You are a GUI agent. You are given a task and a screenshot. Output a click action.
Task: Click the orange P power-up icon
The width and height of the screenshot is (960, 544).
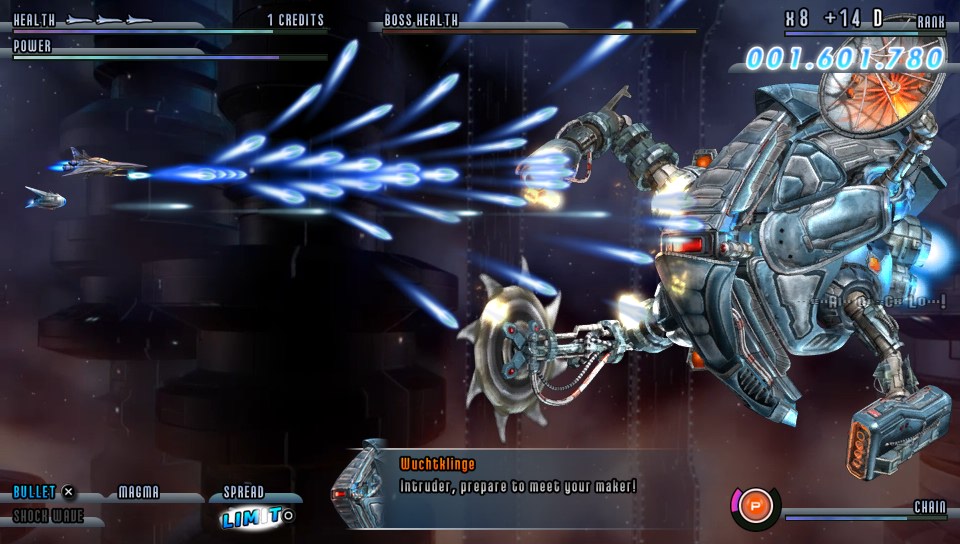[756, 503]
